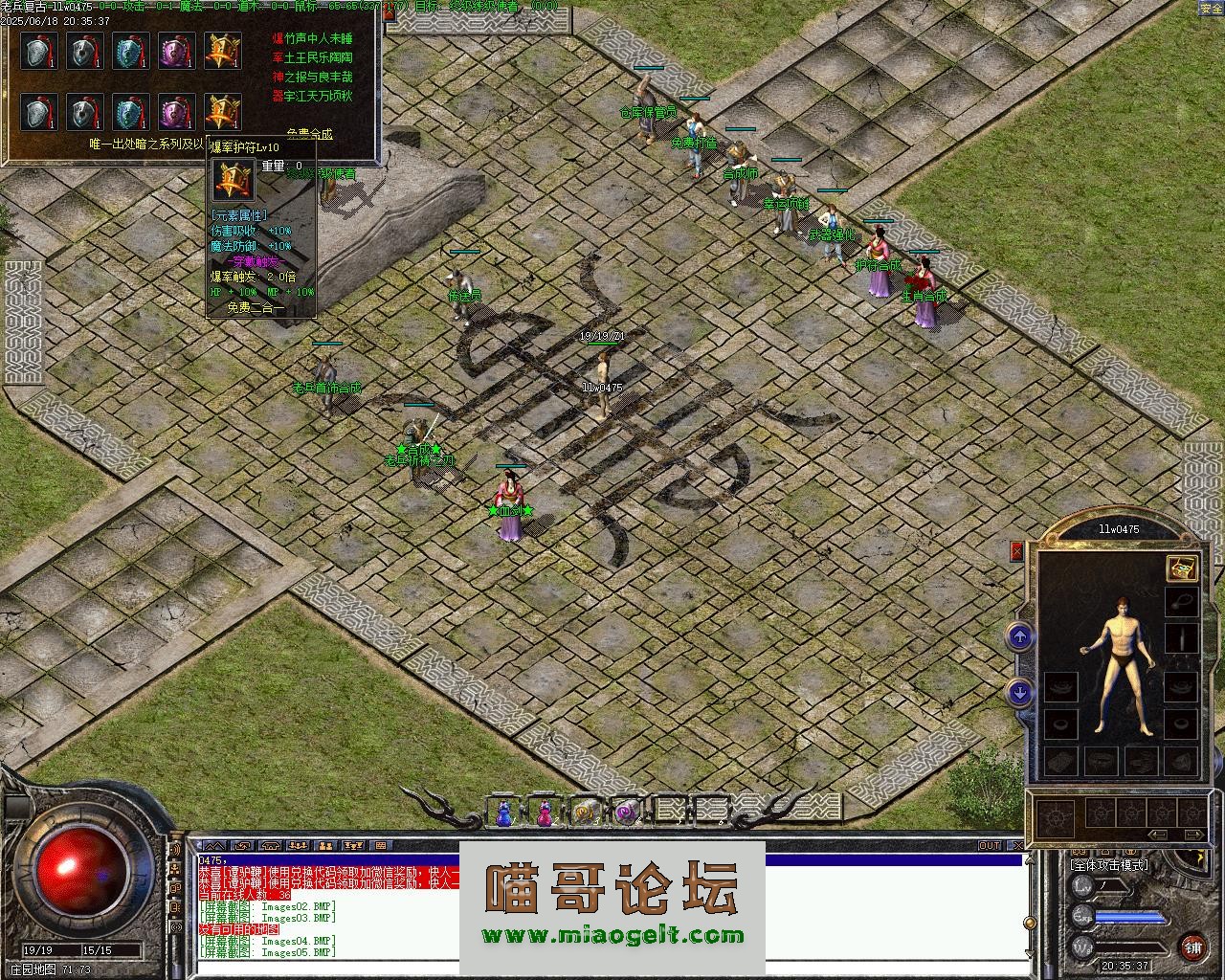Open the treasure chest icon in equipment panel
This screenshot has height=980, width=1225.
click(x=1181, y=568)
